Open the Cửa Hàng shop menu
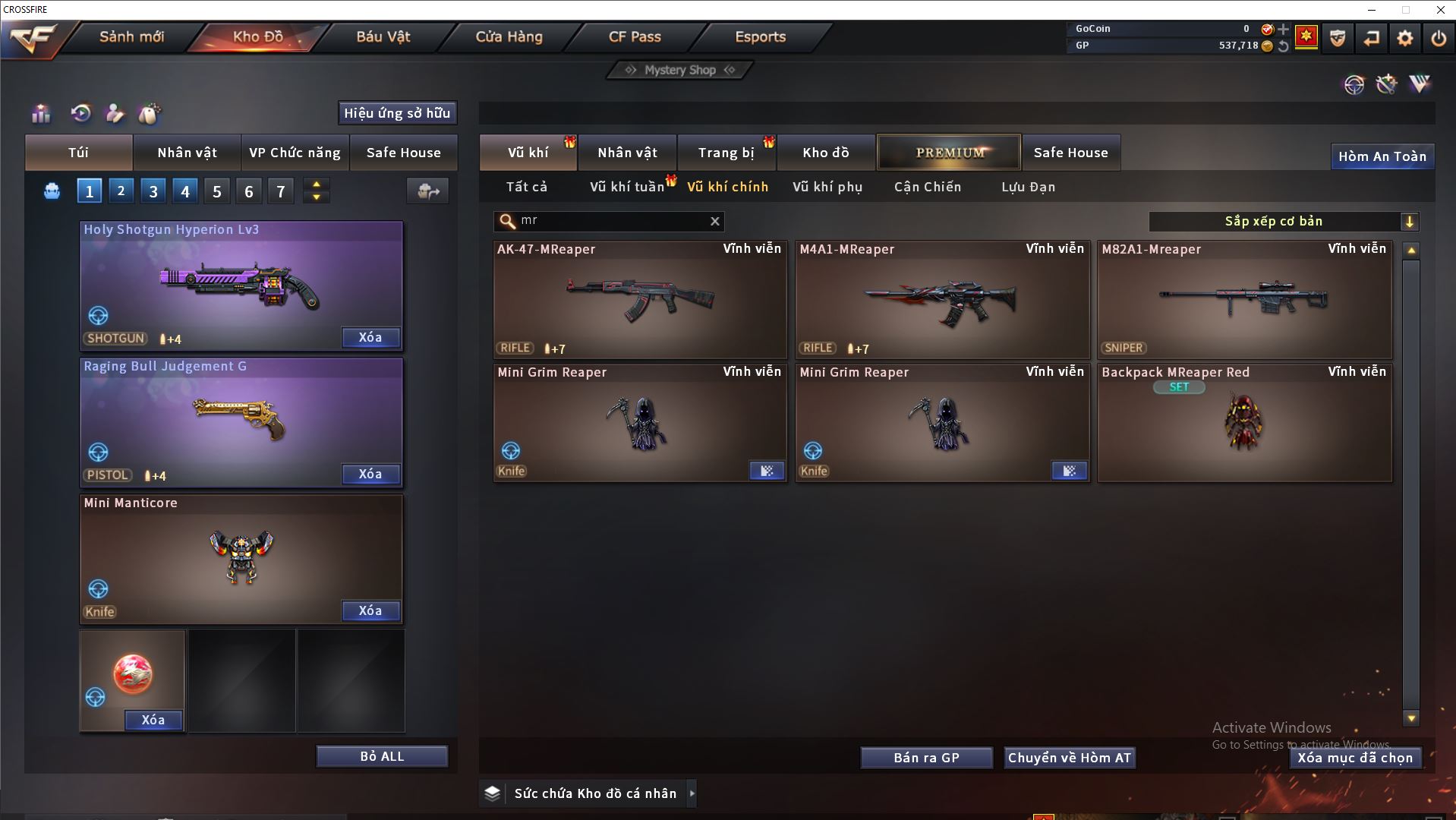 (x=509, y=37)
